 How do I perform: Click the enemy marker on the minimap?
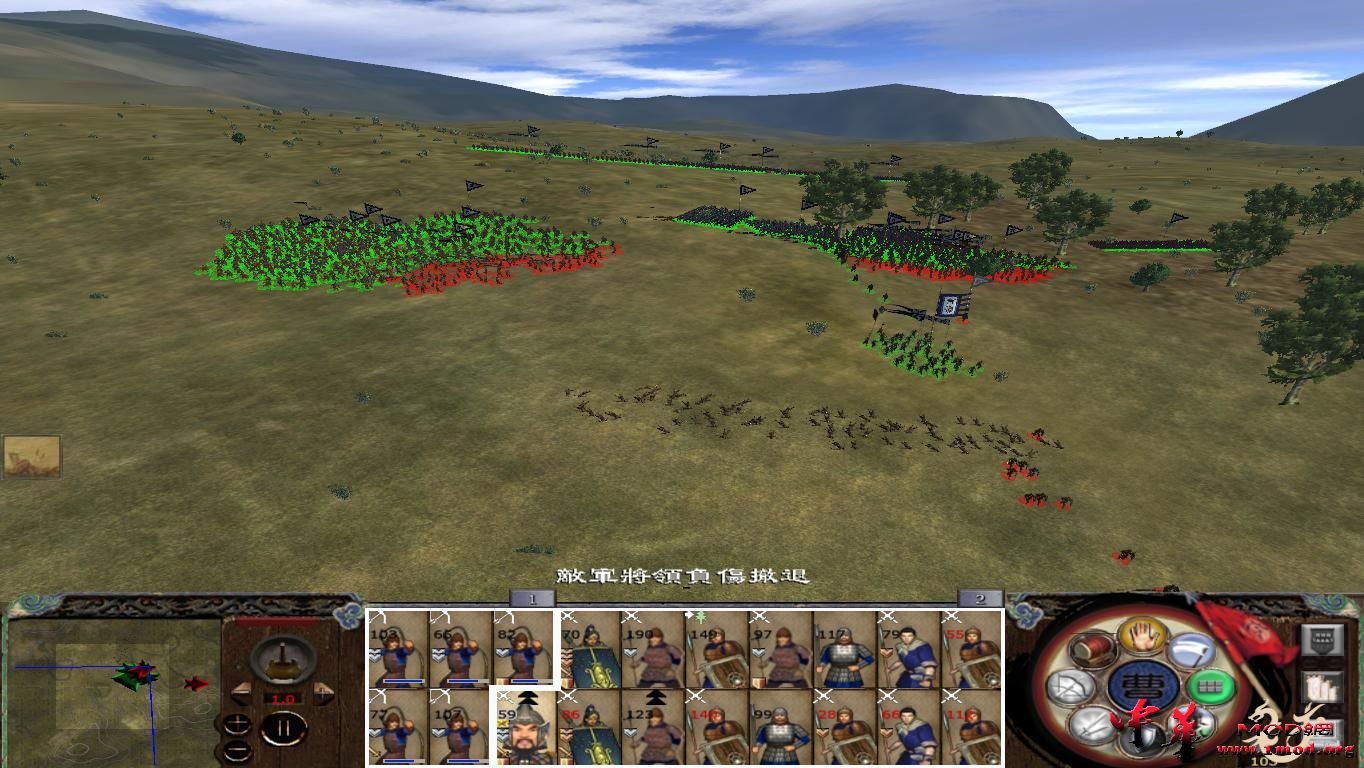[195, 684]
